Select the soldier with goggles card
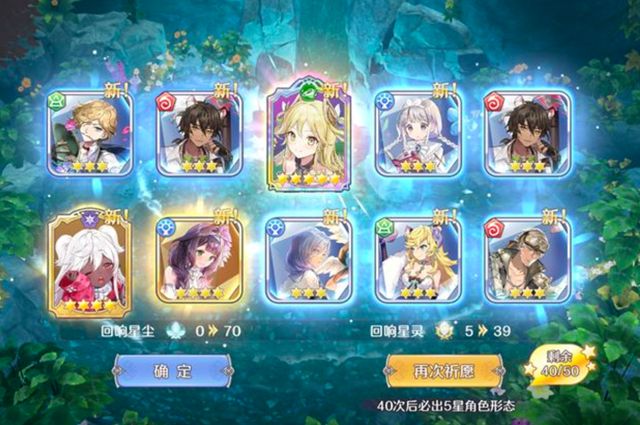The image size is (640, 425). 527,258
